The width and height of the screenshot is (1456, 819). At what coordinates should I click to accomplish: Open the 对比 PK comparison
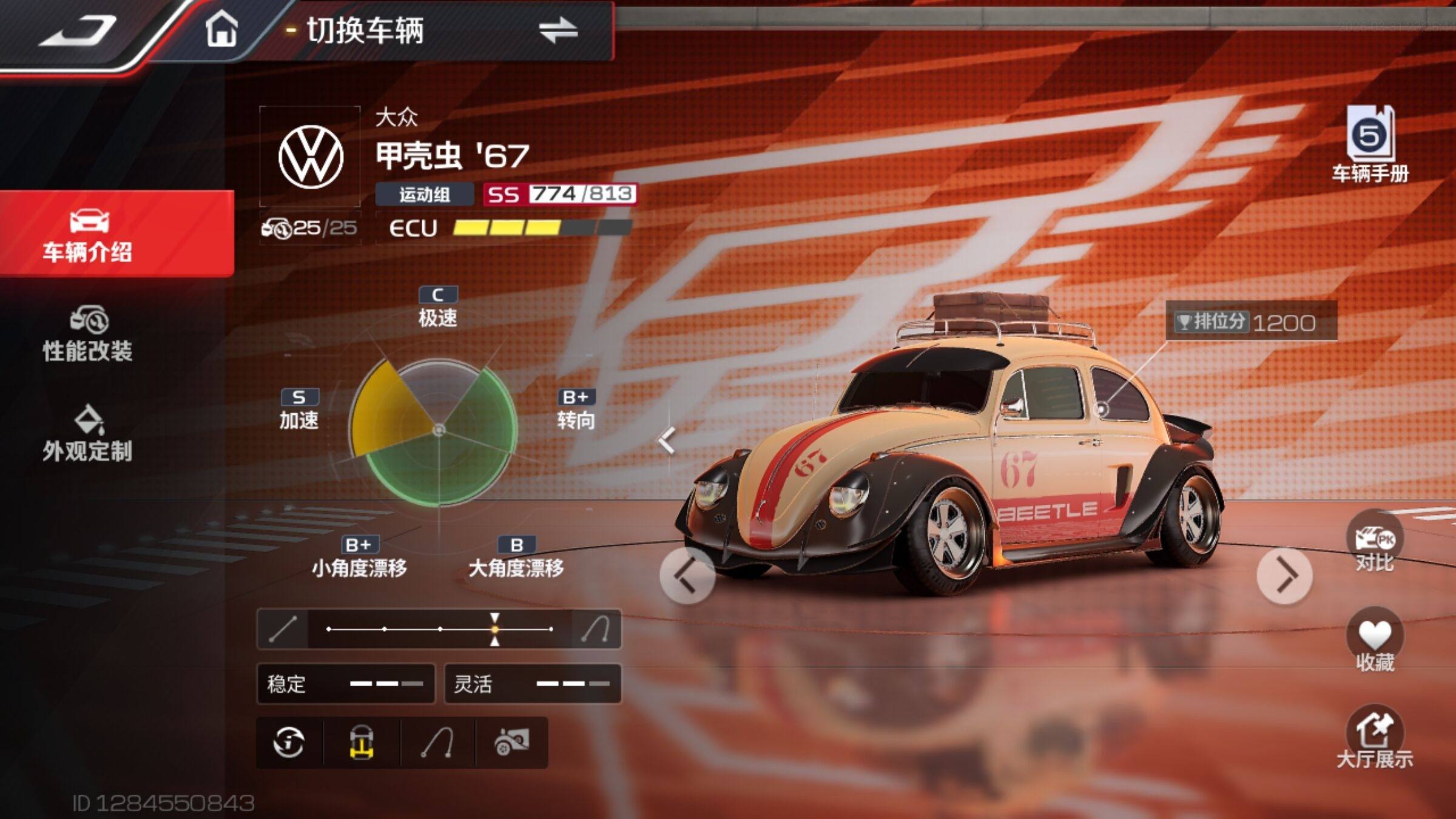coord(1375,544)
